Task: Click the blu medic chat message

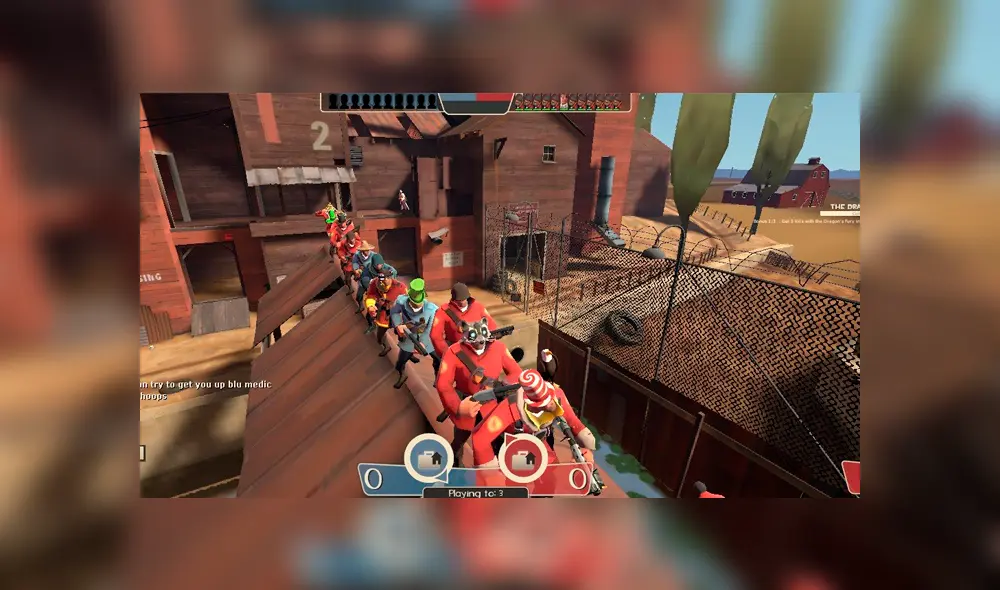Action: tap(206, 384)
